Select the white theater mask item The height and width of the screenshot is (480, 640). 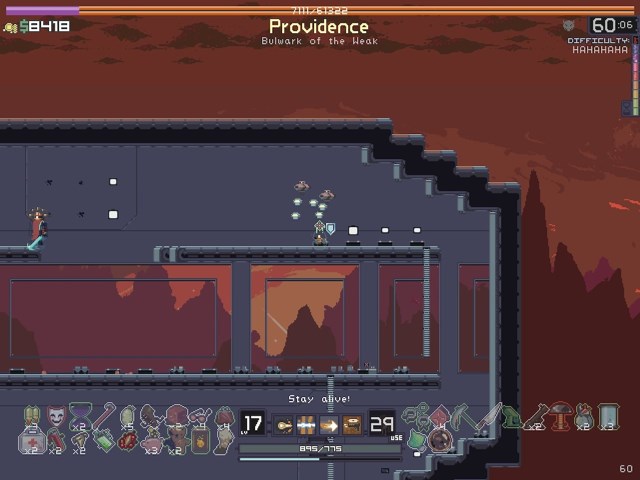56,414
